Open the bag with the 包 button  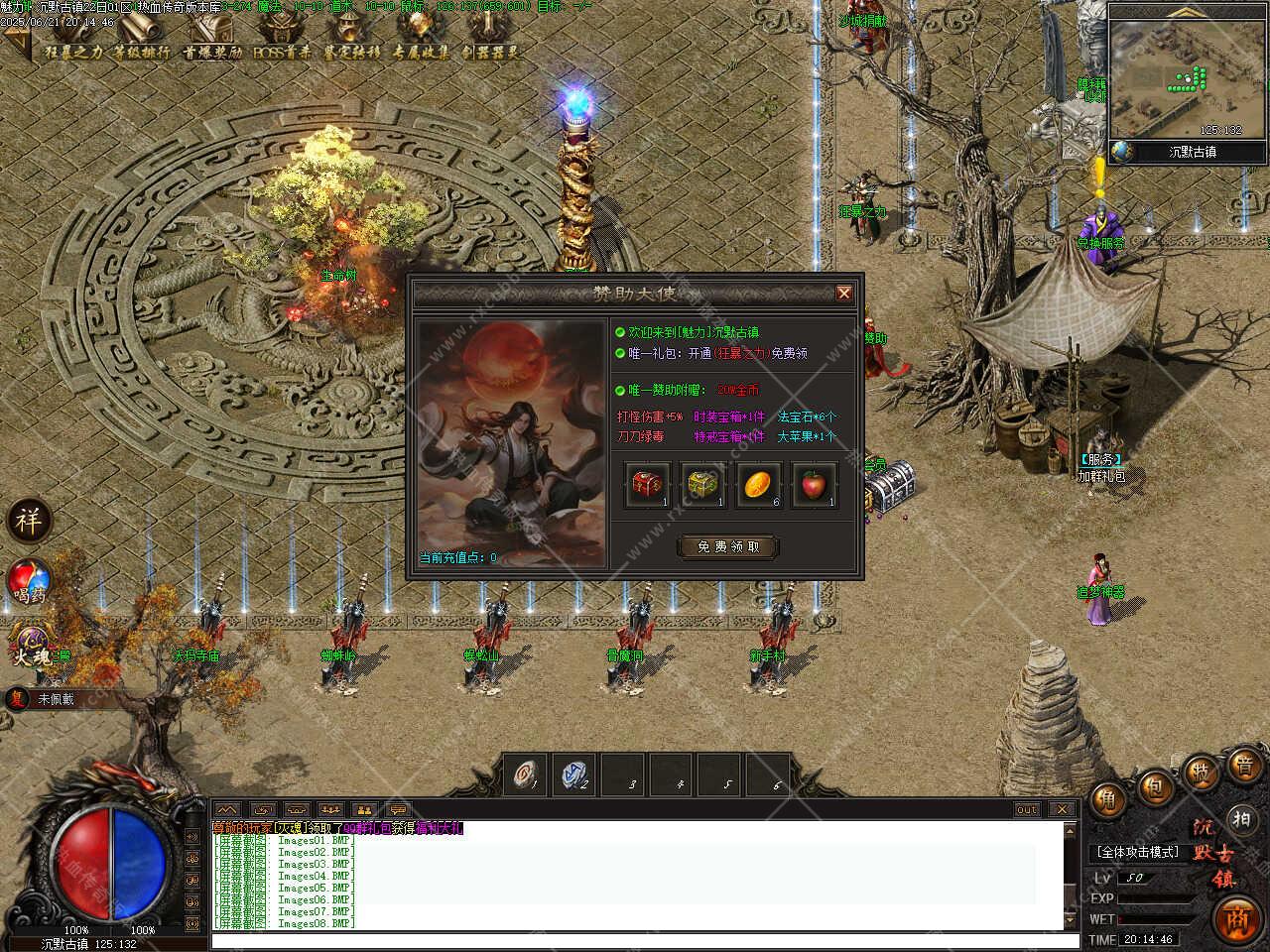click(x=1154, y=788)
